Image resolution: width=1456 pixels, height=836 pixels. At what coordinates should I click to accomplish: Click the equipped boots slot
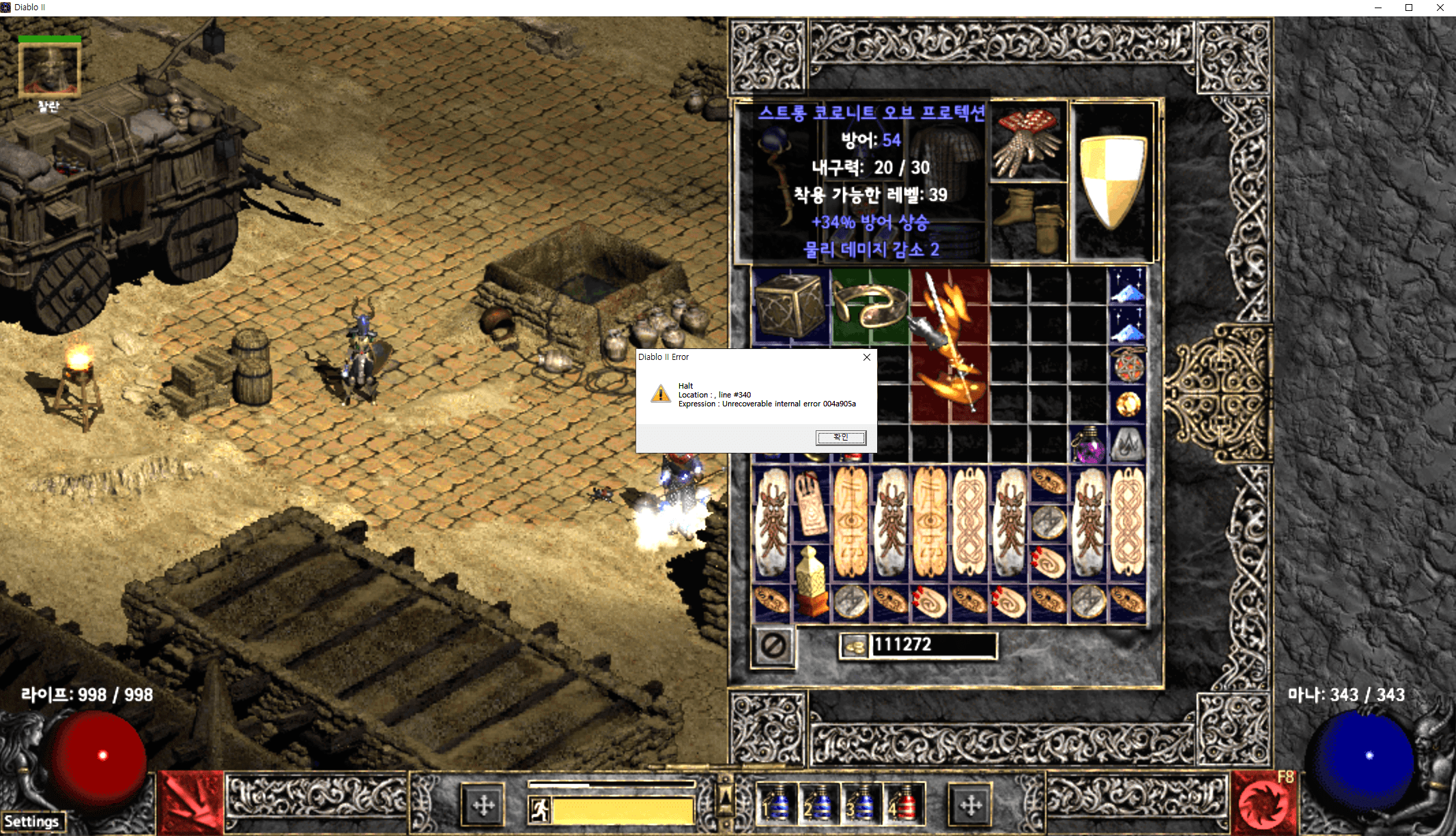(1029, 221)
